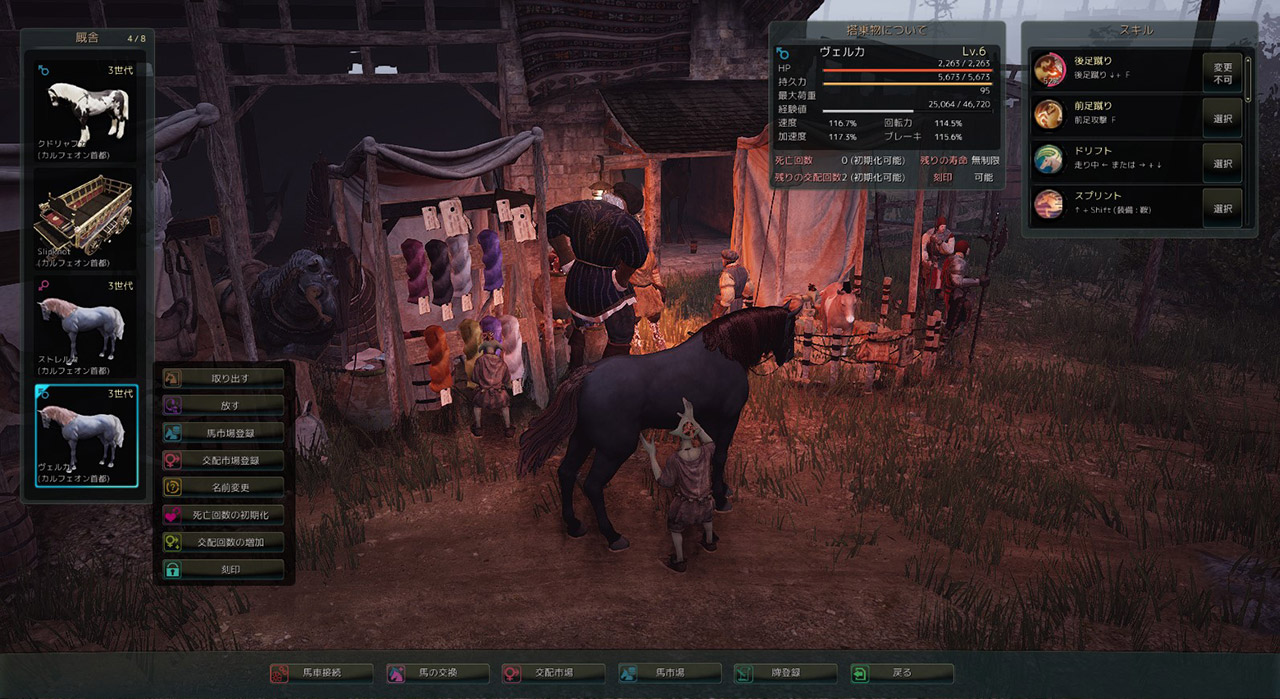Image resolution: width=1280 pixels, height=699 pixels.
Task: Choose 交配市場登録 in the horse menu
Action: point(223,460)
